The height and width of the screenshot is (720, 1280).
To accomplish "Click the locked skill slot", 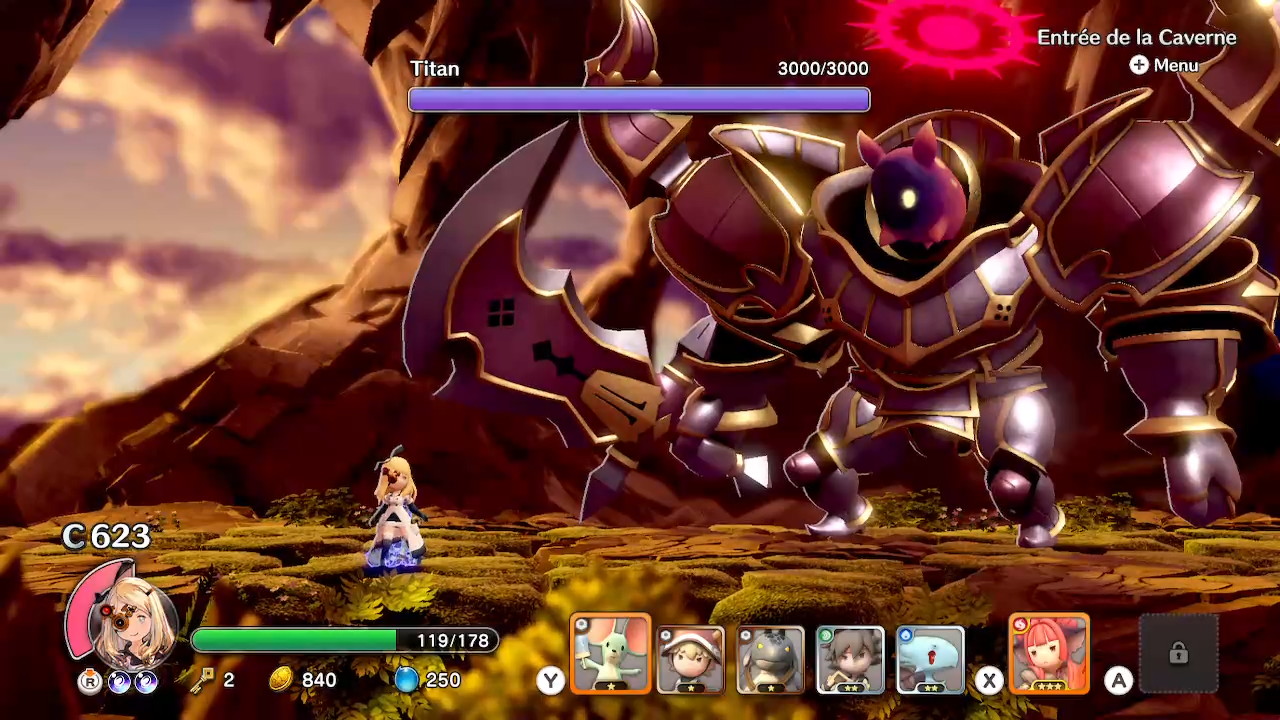I will (x=1178, y=654).
